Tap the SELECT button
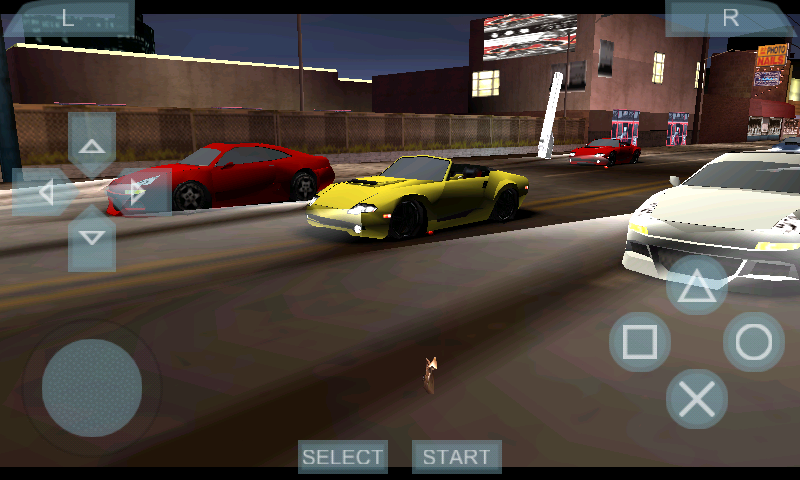The height and width of the screenshot is (480, 800). pyautogui.click(x=343, y=457)
